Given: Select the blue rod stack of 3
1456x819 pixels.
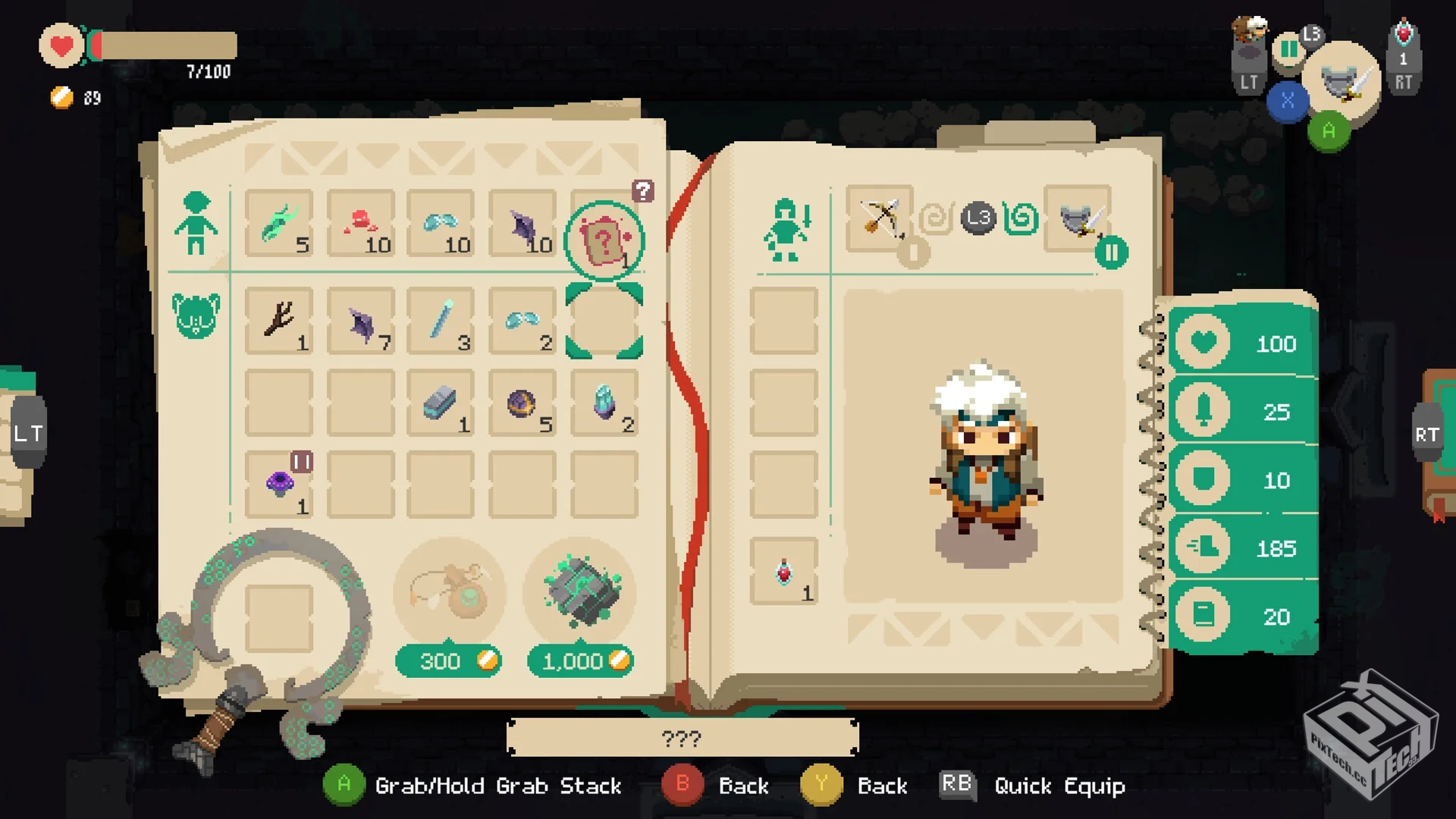Looking at the screenshot, I should pyautogui.click(x=441, y=320).
